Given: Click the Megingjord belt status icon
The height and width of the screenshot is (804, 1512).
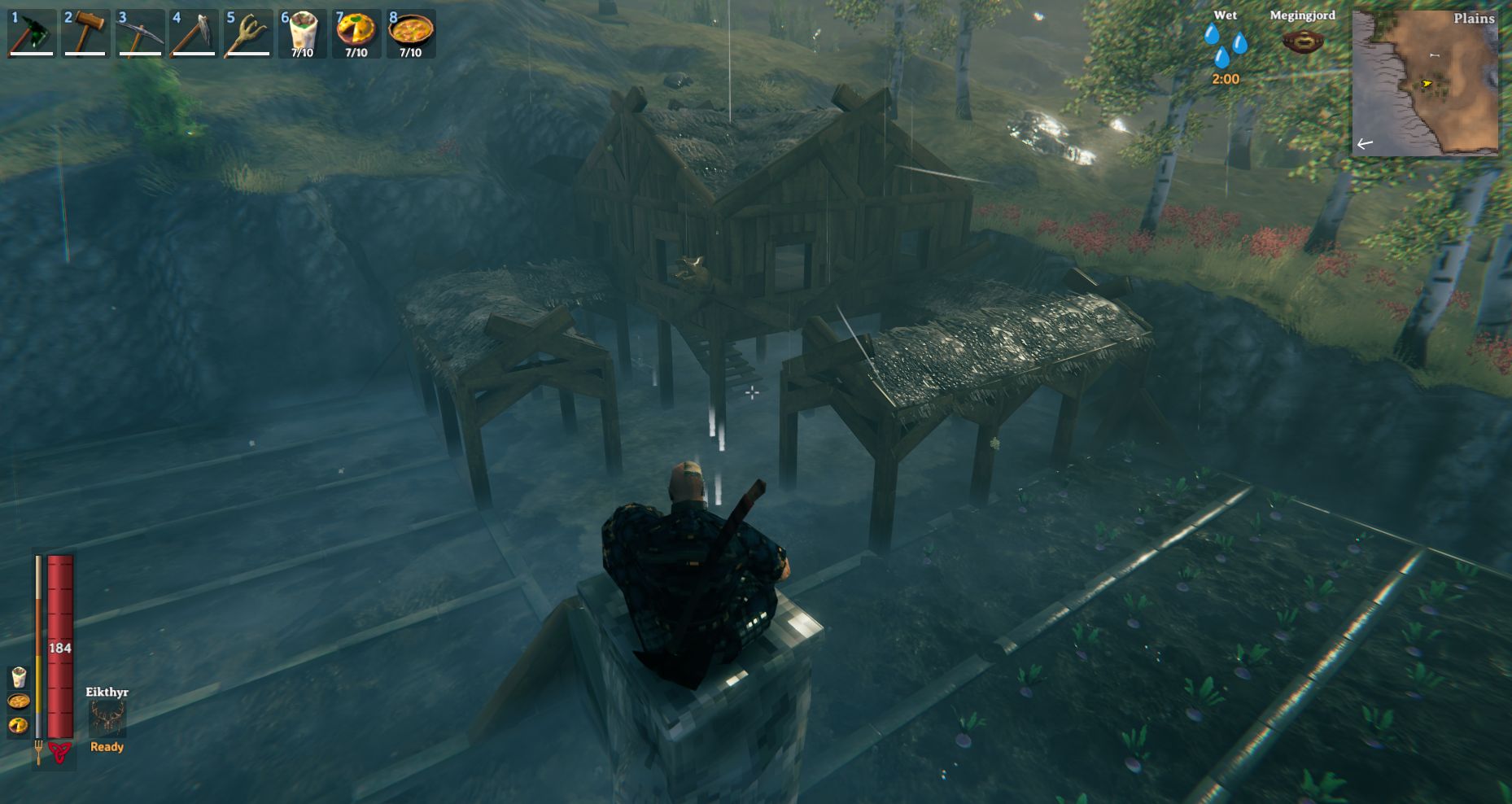Looking at the screenshot, I should tap(1302, 41).
